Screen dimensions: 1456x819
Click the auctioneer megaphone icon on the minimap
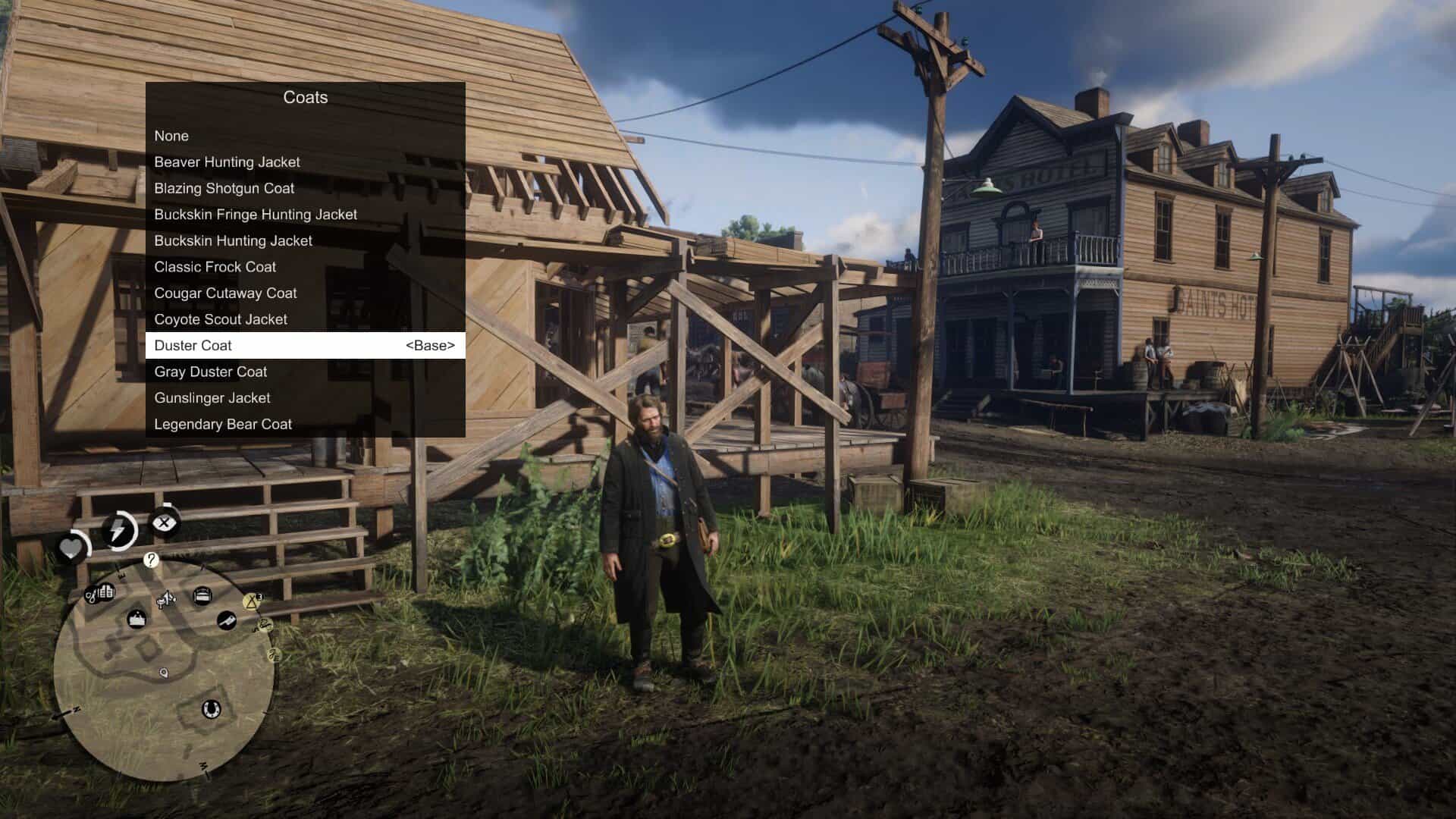point(167,599)
